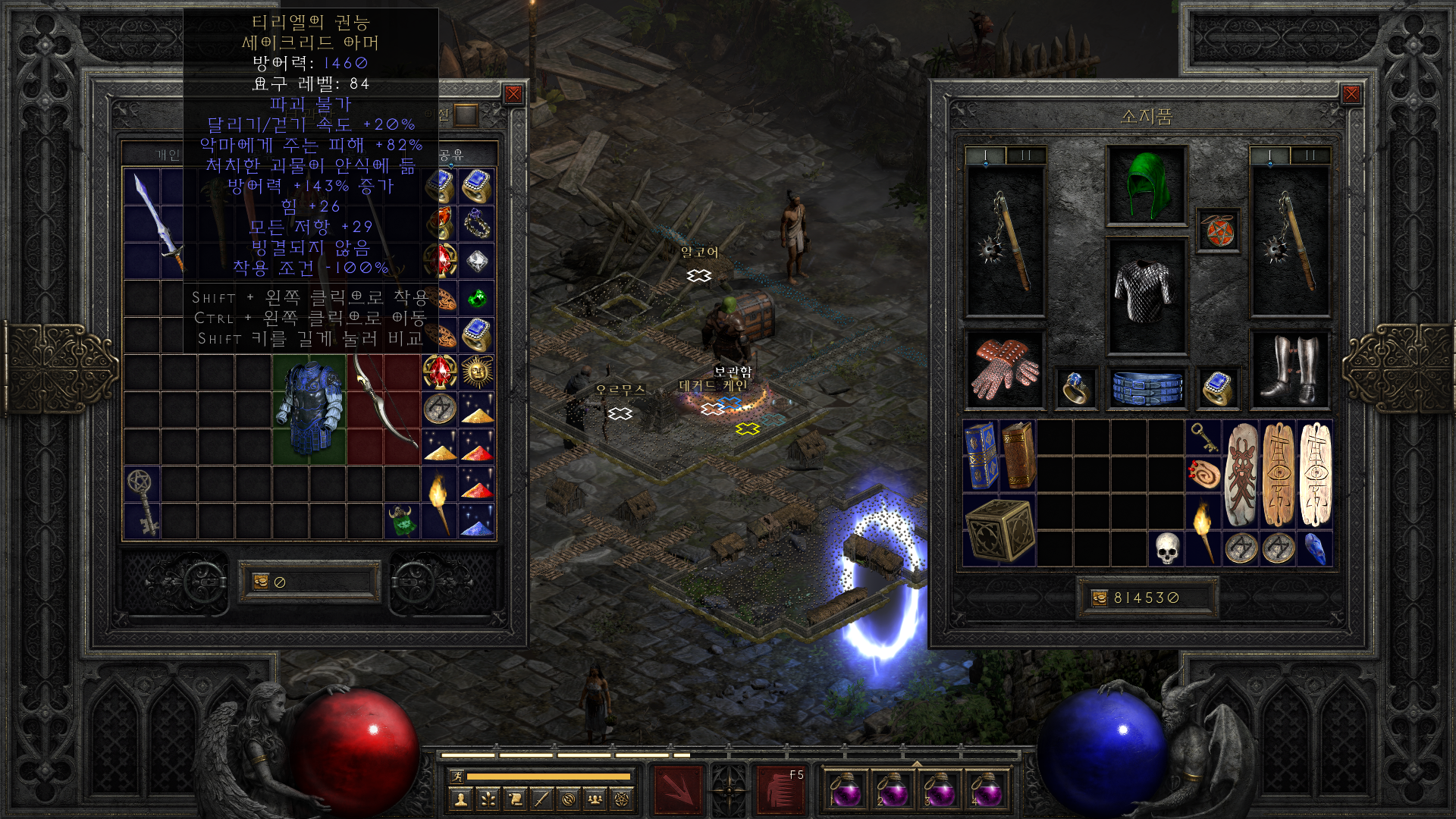Select the equipped blue belt
The image size is (1456, 819).
coord(1146,388)
